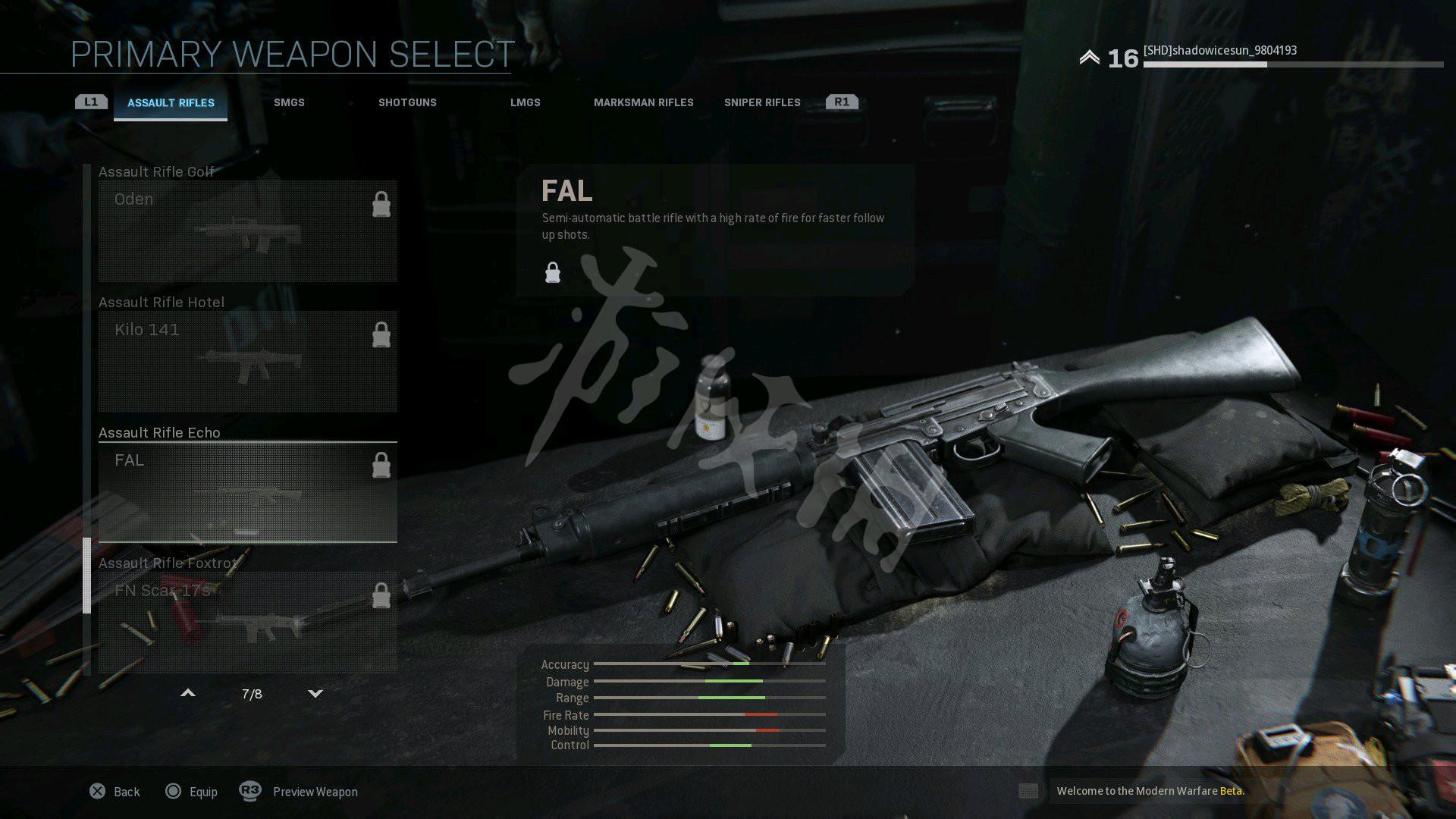Show the LMGs category
Image resolution: width=1456 pixels, height=819 pixels.
coord(525,103)
